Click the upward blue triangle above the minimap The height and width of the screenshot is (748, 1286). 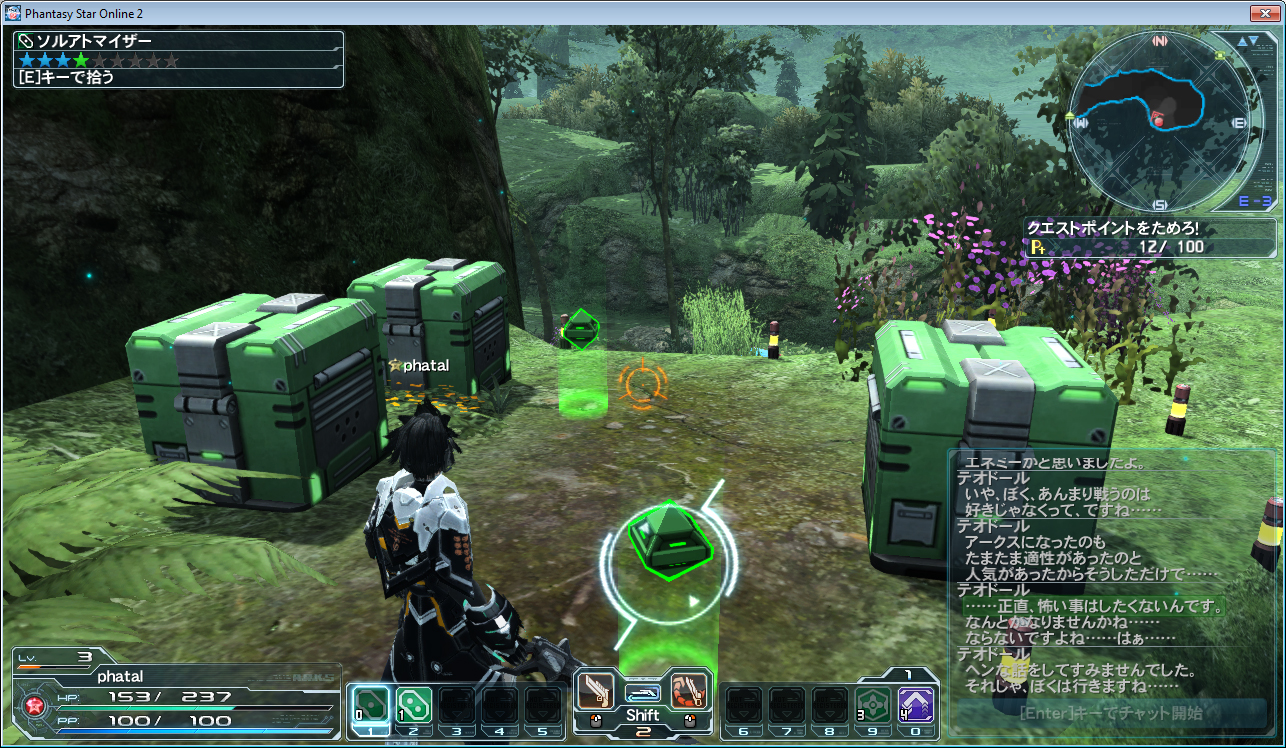[x=1244, y=40]
